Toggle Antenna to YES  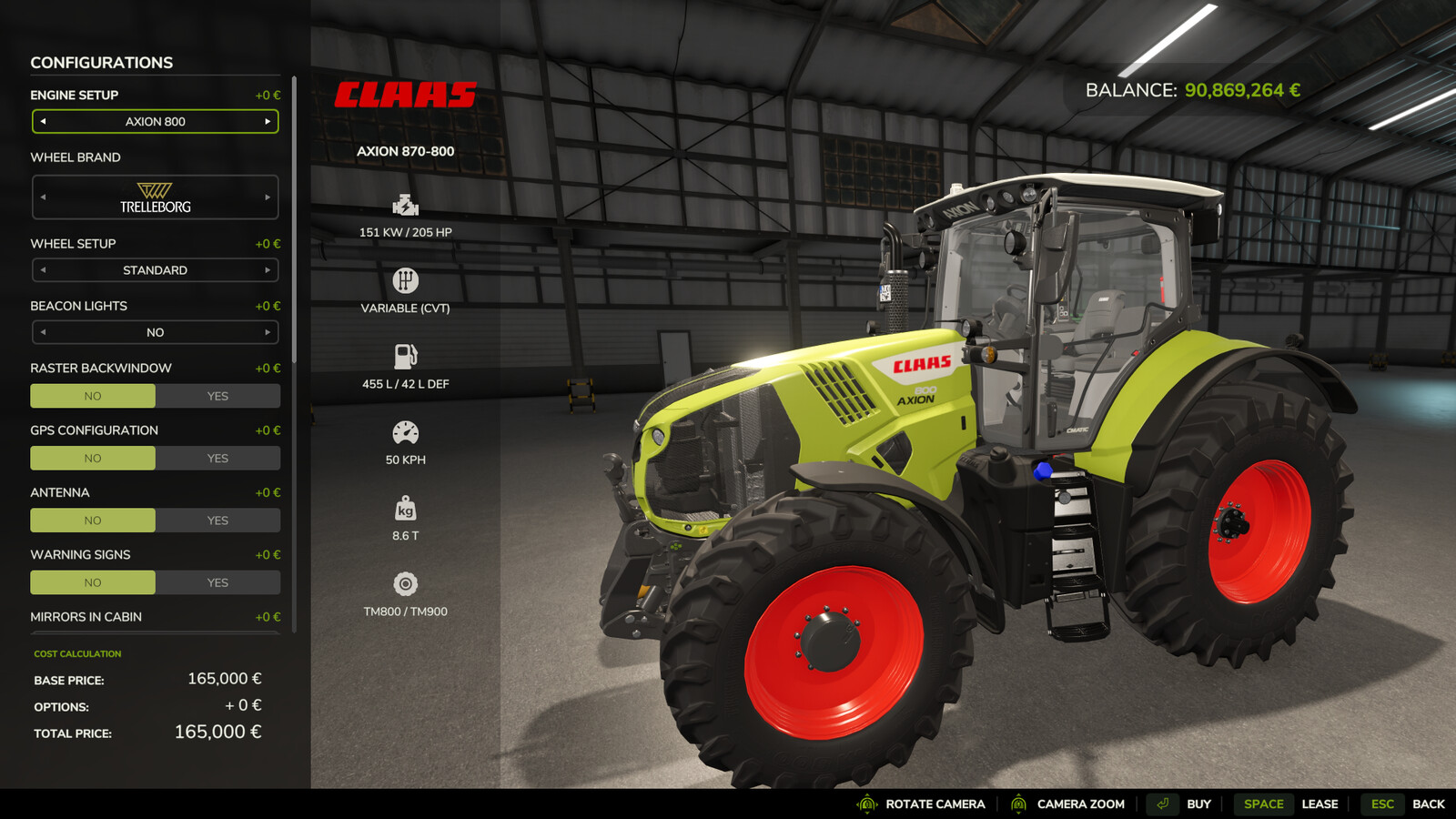(x=217, y=520)
